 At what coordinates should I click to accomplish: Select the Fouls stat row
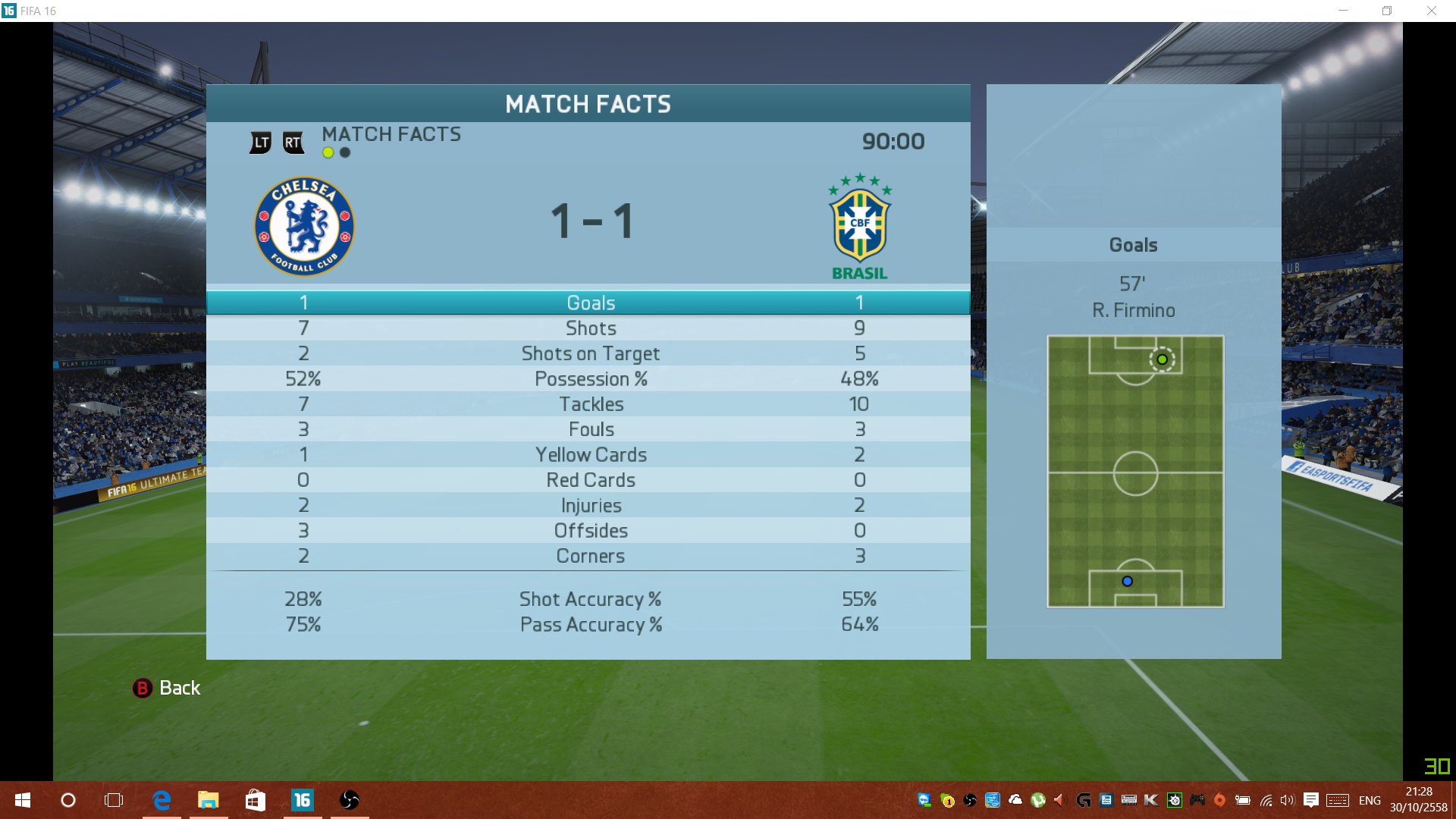[590, 429]
